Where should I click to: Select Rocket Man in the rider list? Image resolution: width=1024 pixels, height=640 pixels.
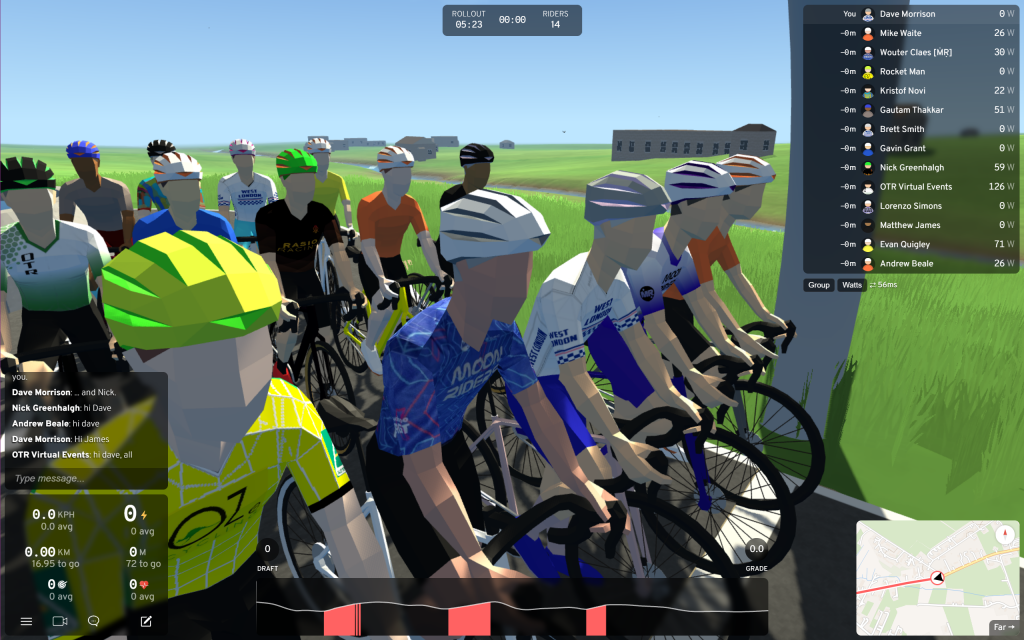click(902, 72)
